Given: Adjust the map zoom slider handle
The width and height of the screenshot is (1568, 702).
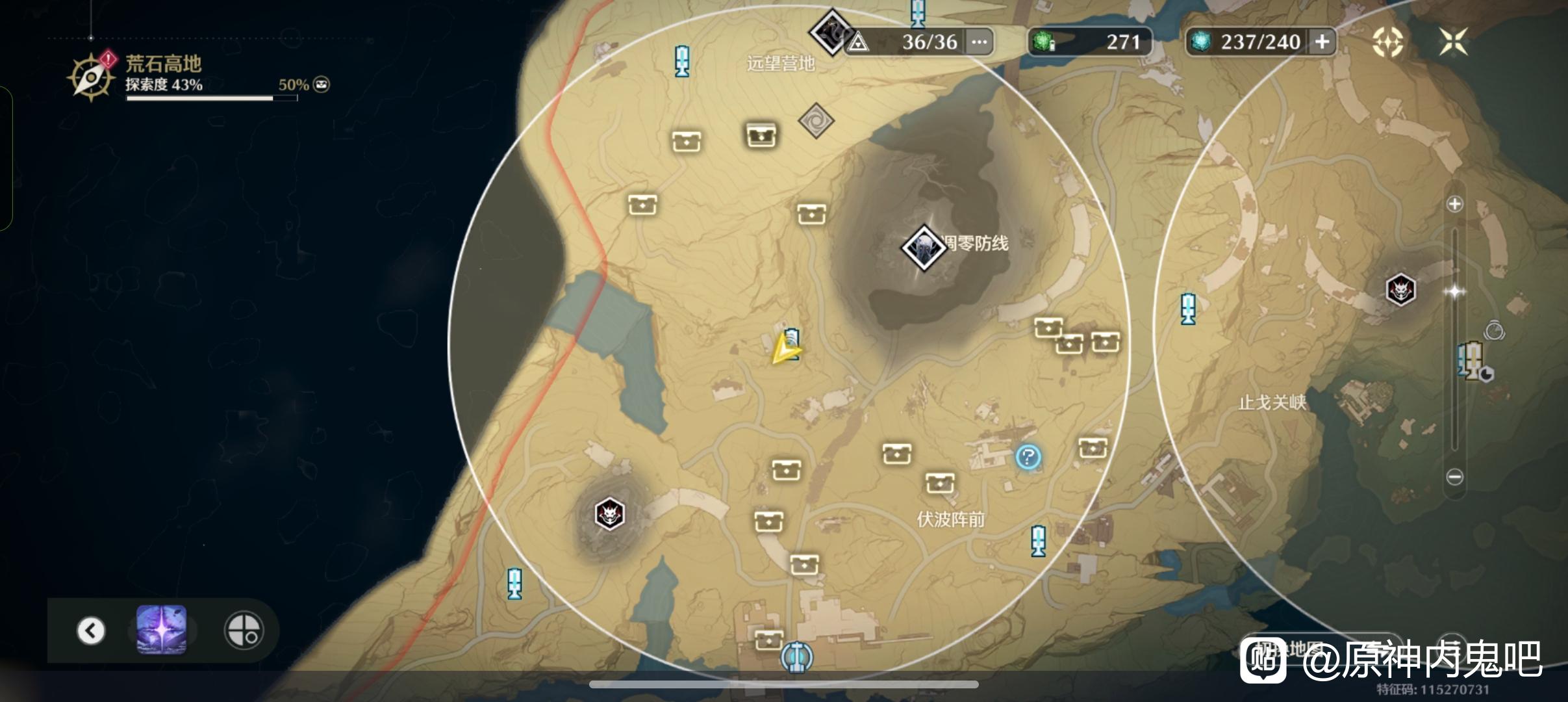Looking at the screenshot, I should [x=1454, y=292].
